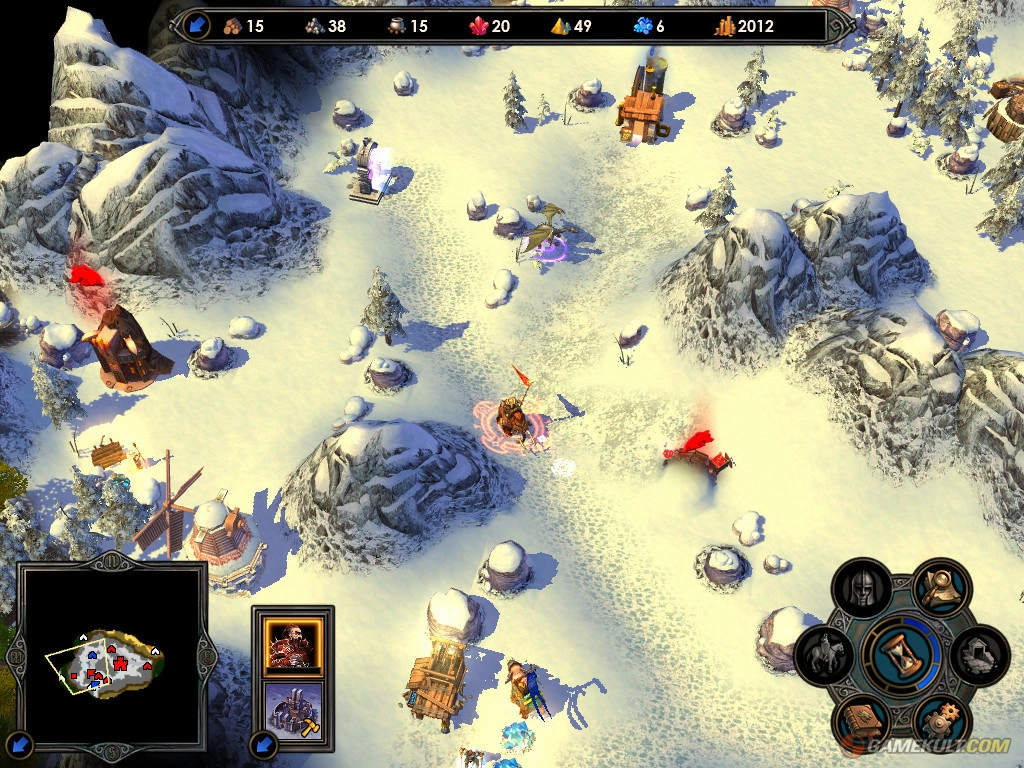Collapse the hero and town list panel
The height and width of the screenshot is (768, 1024).
point(264,743)
